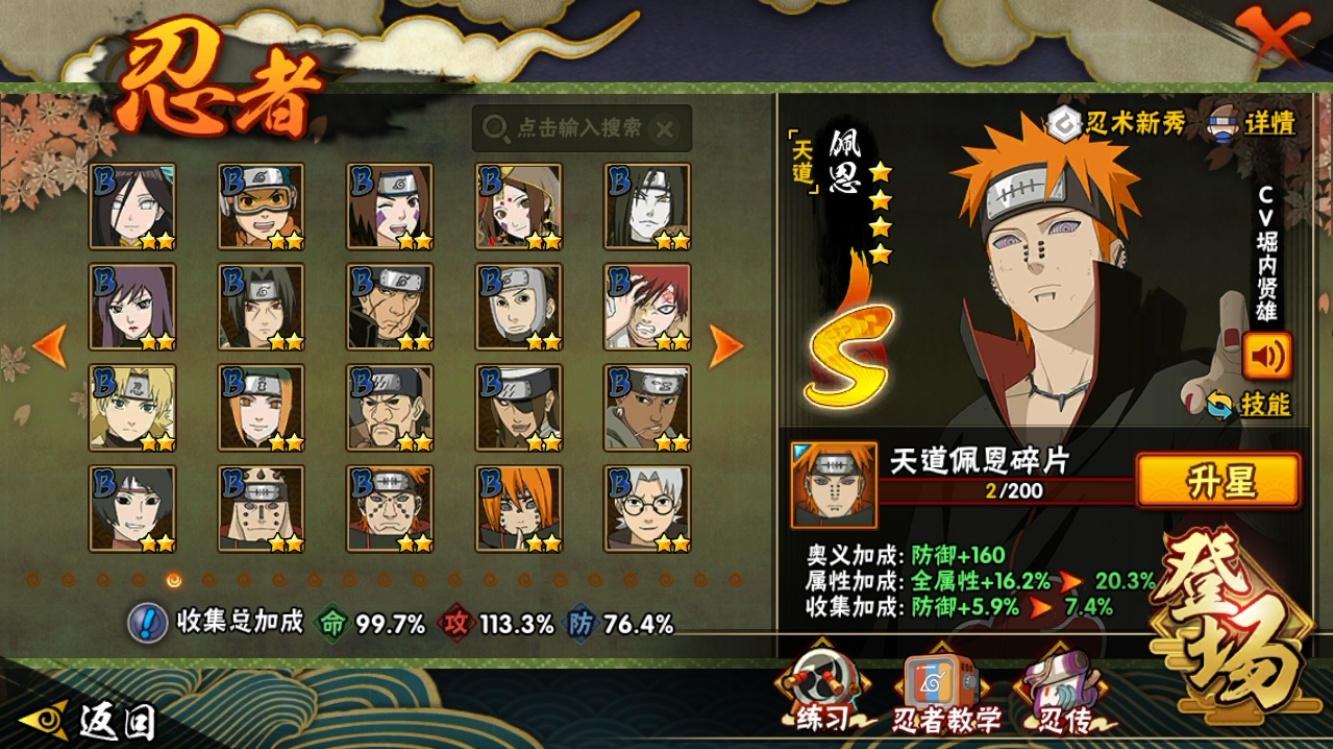
Task: Select the Orochimaru ninja portrait
Action: [647, 206]
